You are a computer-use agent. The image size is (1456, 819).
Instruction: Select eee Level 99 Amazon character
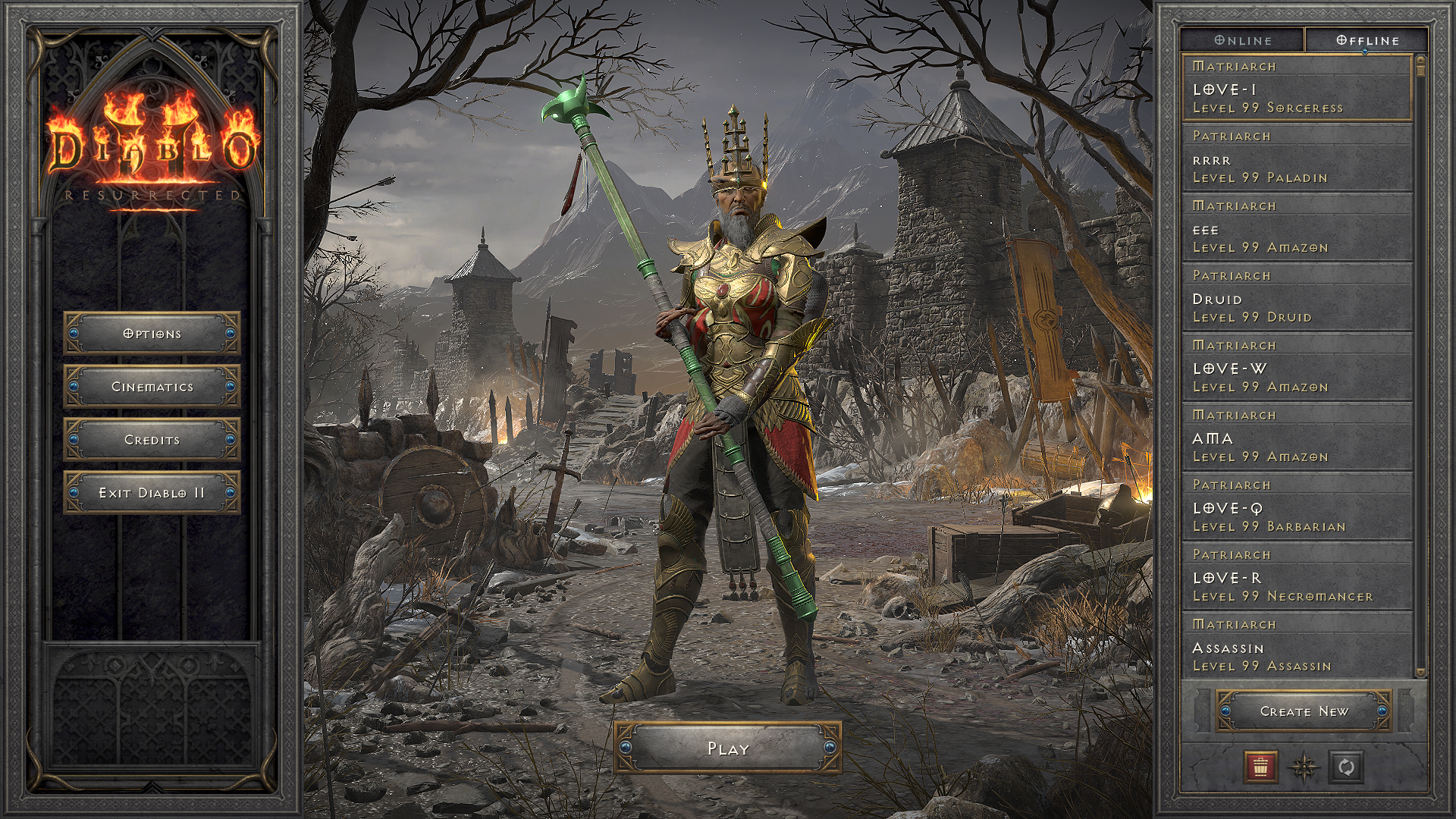click(x=1297, y=228)
